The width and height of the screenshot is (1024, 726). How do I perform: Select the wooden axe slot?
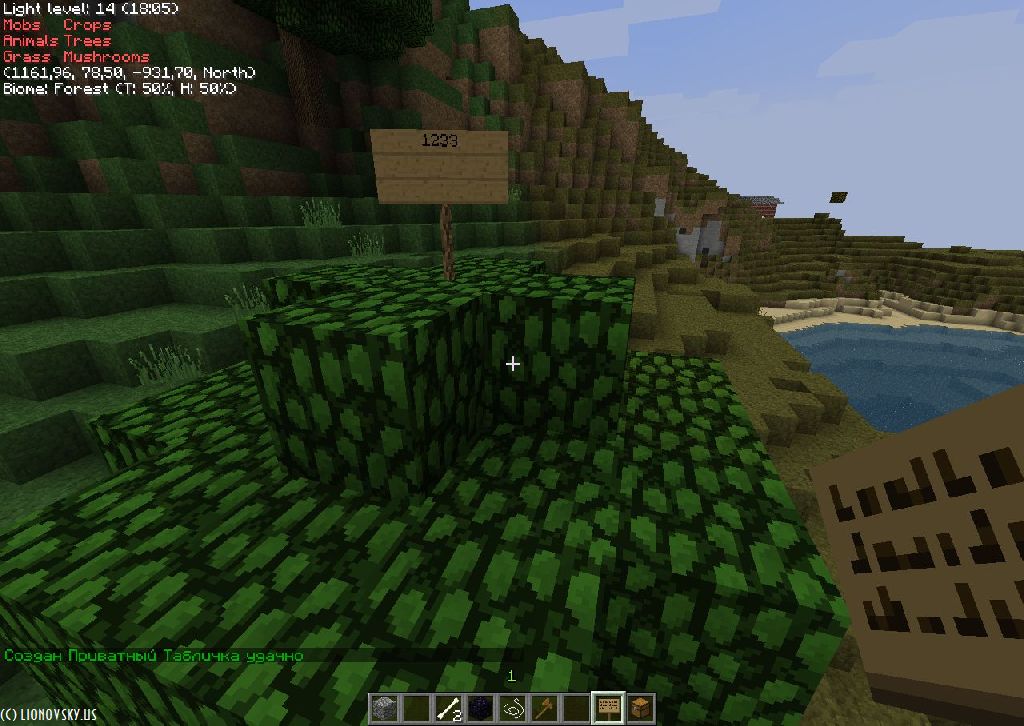tap(544, 708)
